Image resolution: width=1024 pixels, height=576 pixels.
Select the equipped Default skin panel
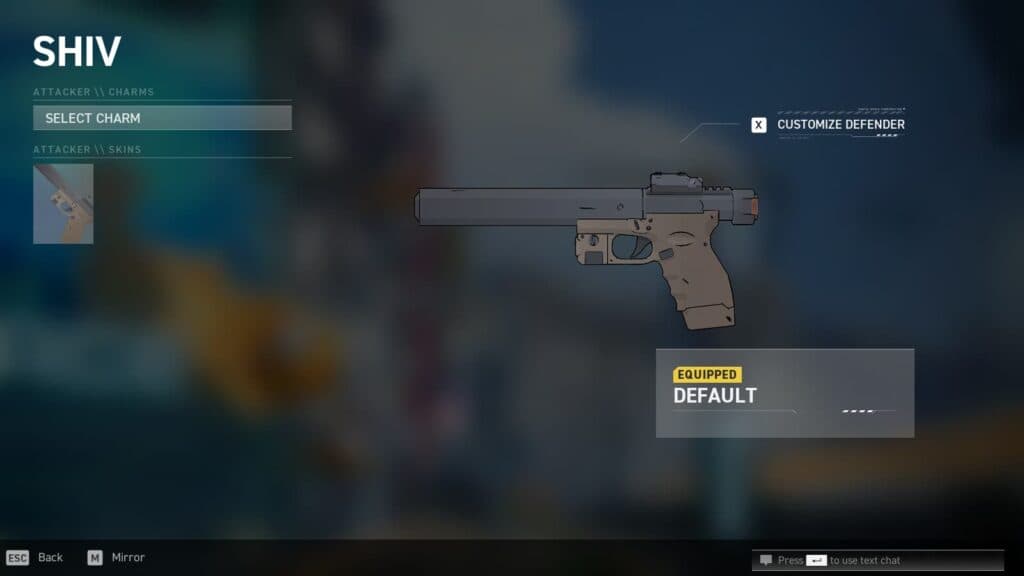point(784,392)
